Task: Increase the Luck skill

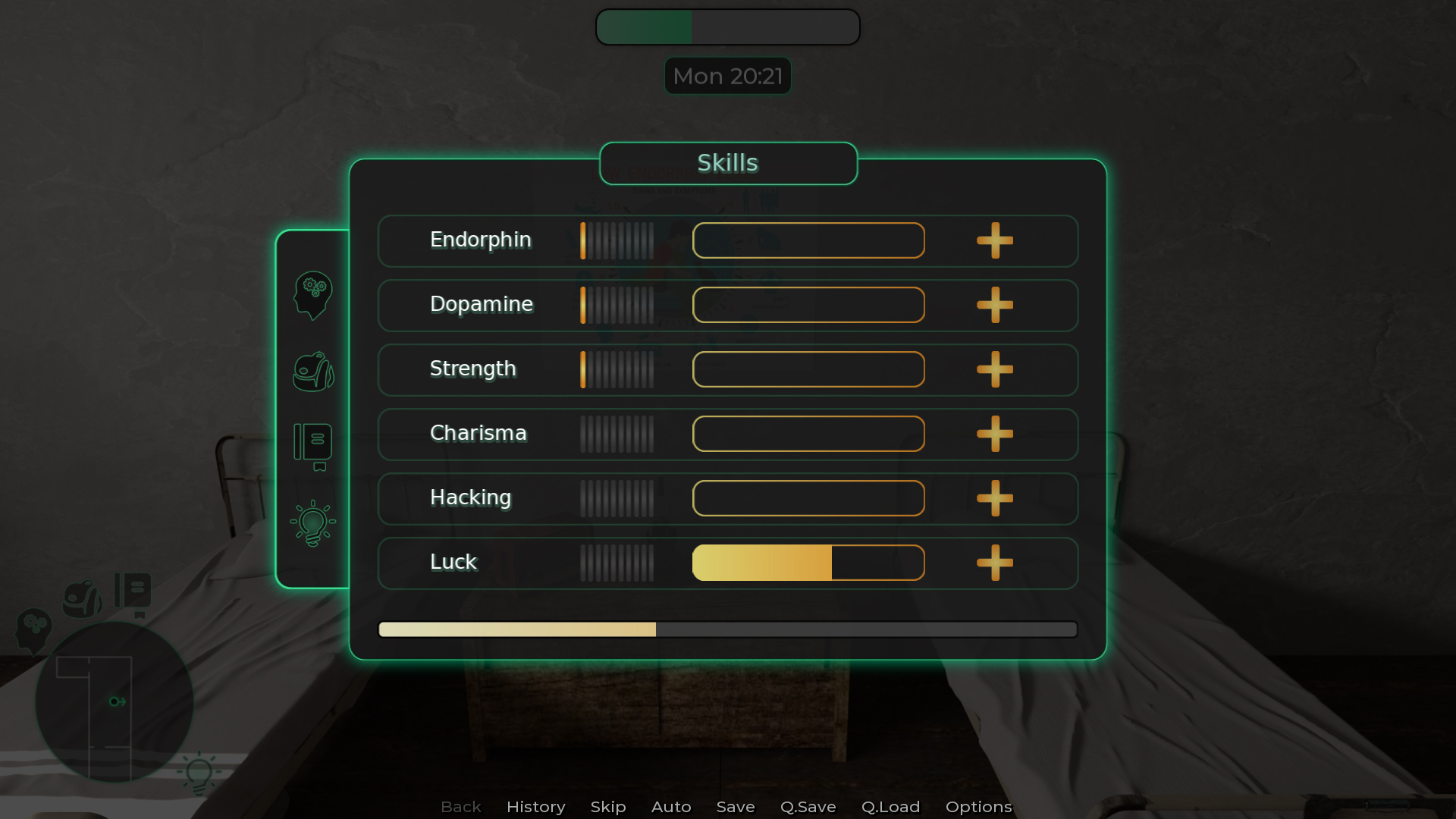Action: pyautogui.click(x=994, y=563)
